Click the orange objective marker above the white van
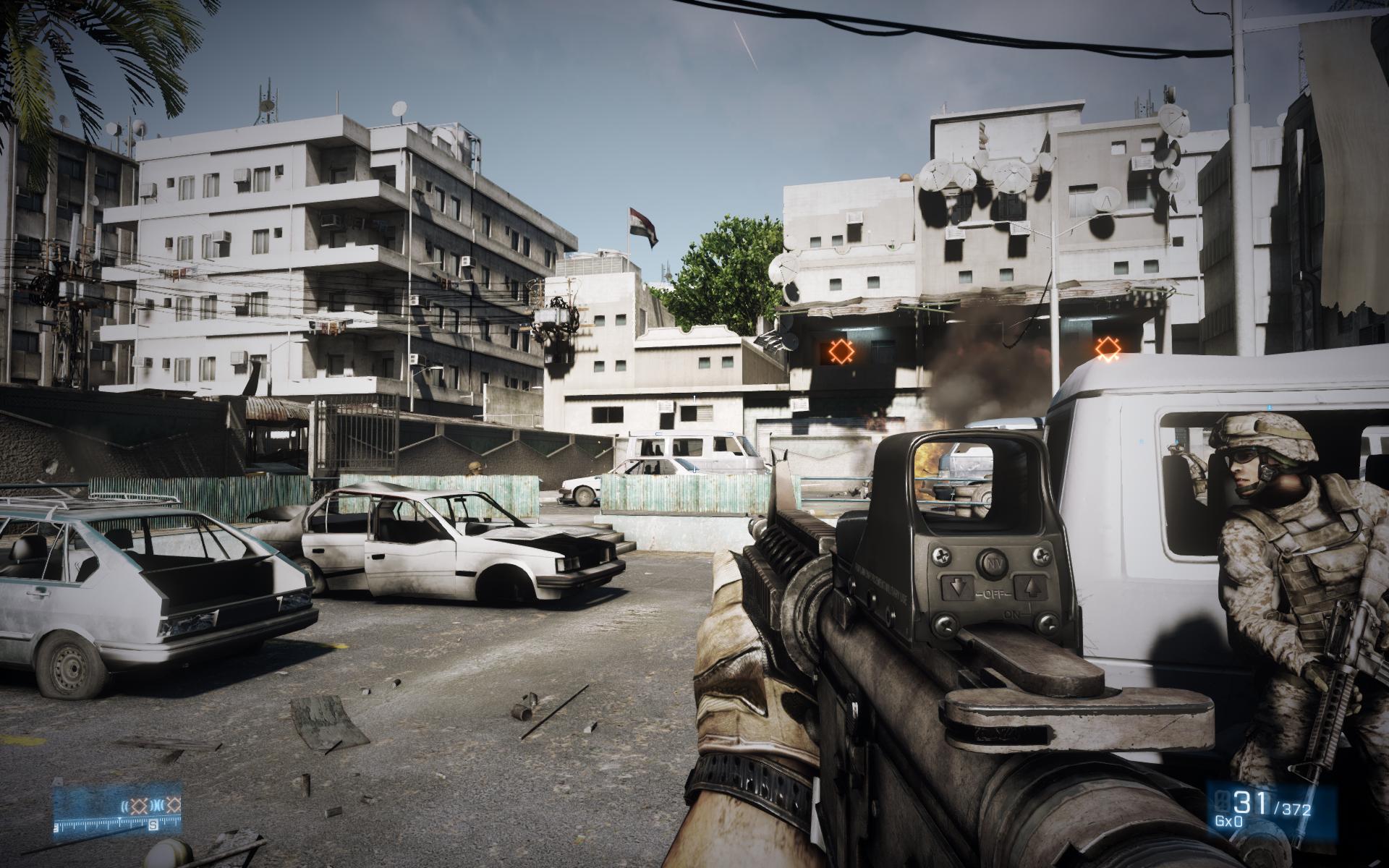The width and height of the screenshot is (1389, 868). [1104, 349]
